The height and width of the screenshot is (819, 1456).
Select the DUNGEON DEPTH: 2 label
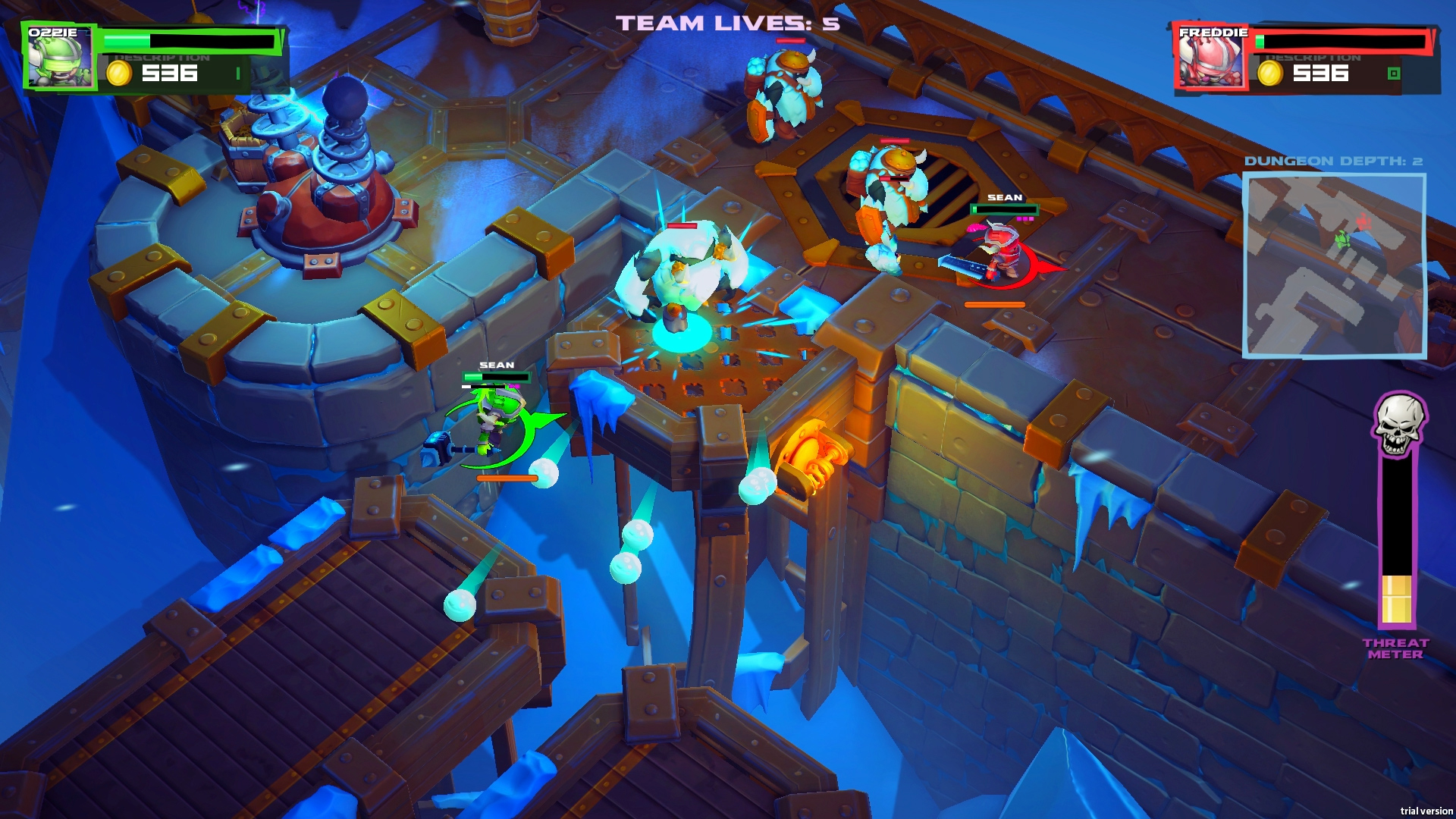[1336, 160]
